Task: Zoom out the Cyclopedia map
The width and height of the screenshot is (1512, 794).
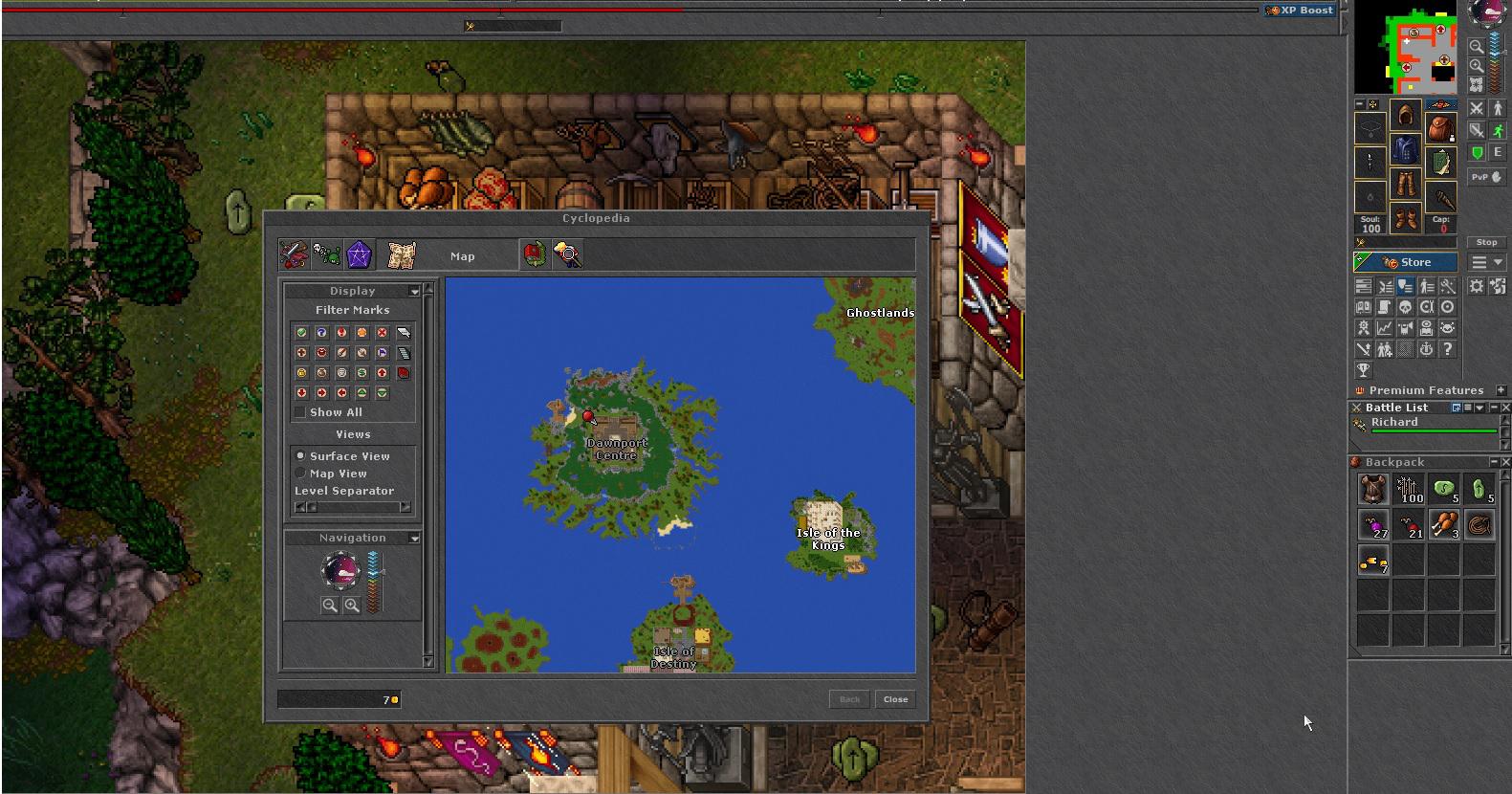Action: pos(329,605)
